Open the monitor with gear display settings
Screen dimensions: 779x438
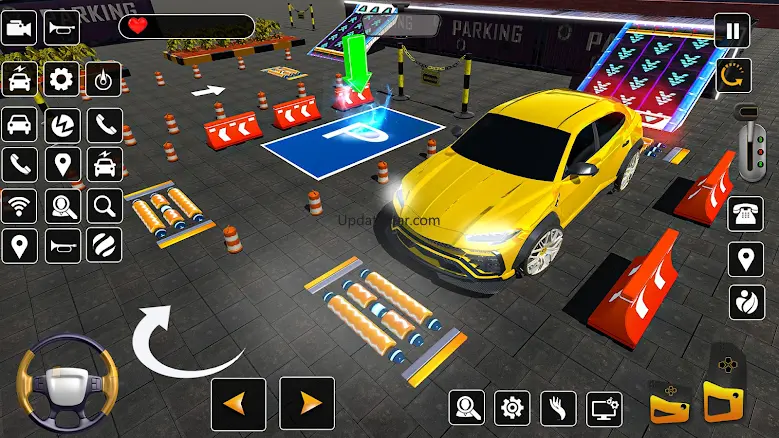(604, 407)
